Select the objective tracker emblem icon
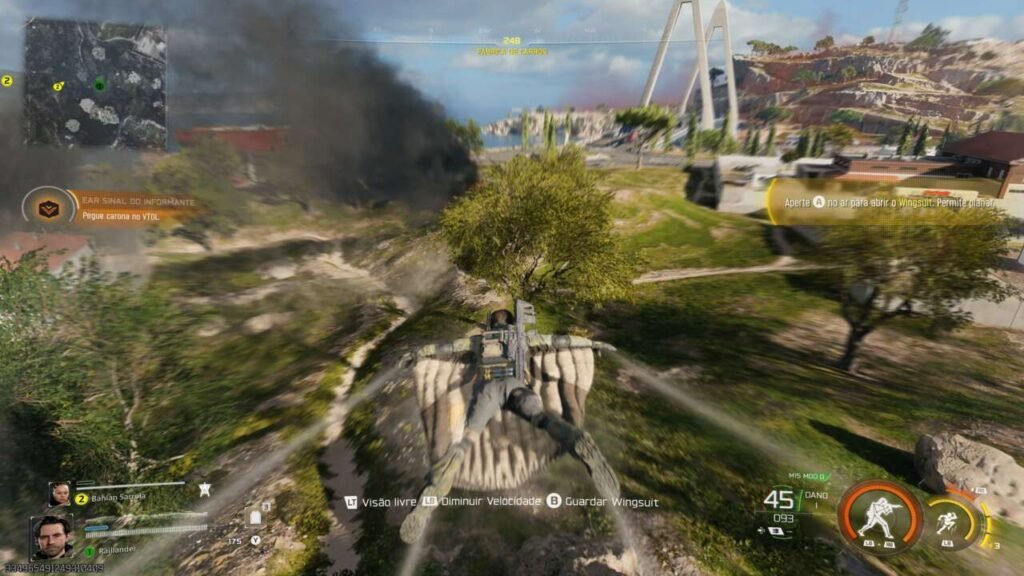1024x576 pixels. pyautogui.click(x=42, y=207)
